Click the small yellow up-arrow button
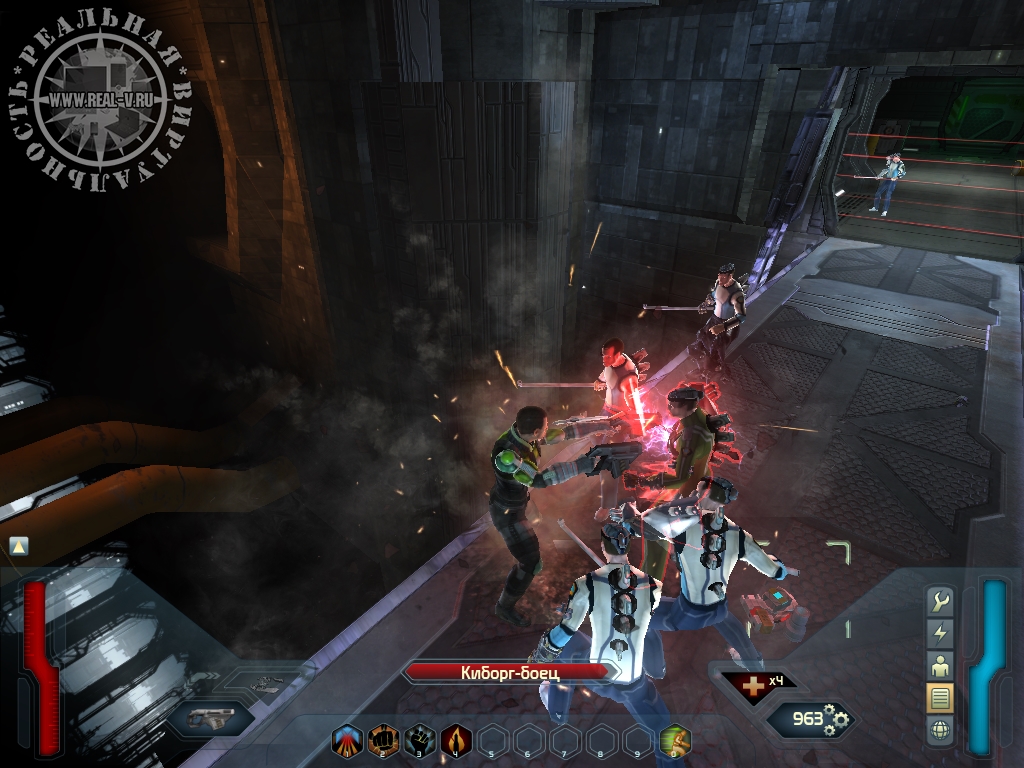This screenshot has height=768, width=1024. [19, 546]
